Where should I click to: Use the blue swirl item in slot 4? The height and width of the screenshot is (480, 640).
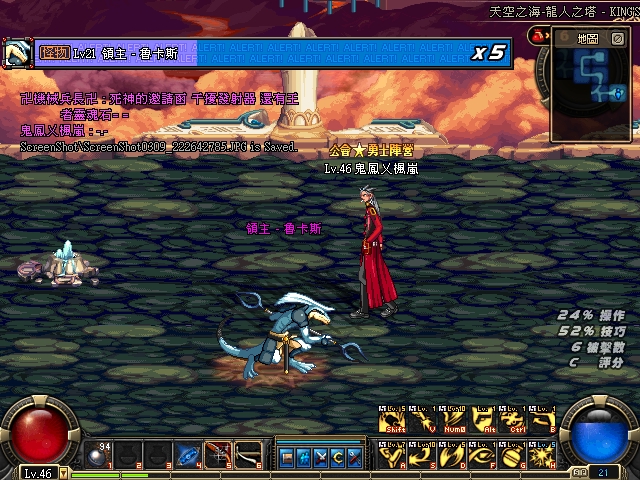[187, 456]
